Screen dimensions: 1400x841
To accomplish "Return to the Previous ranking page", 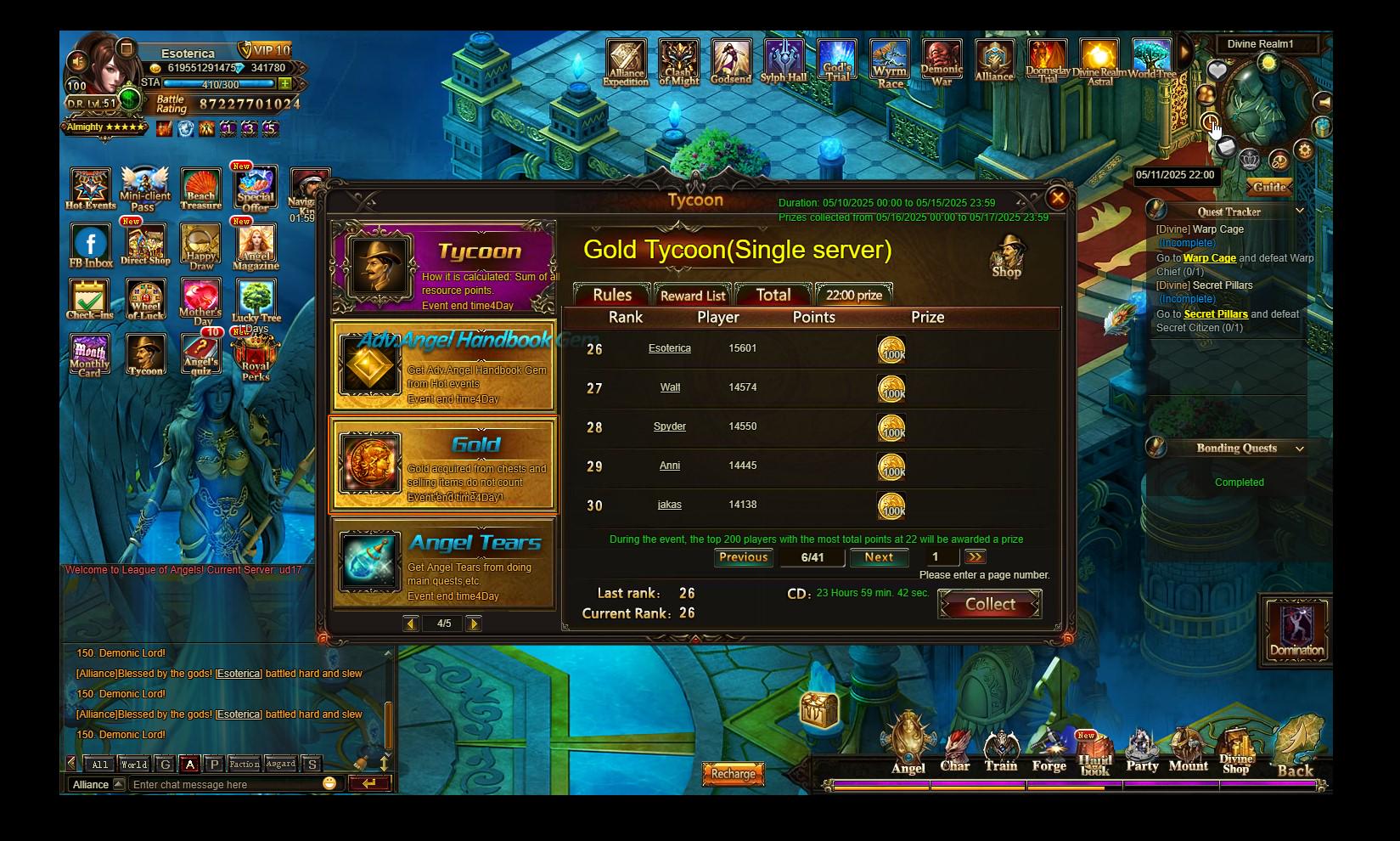I will [743, 557].
